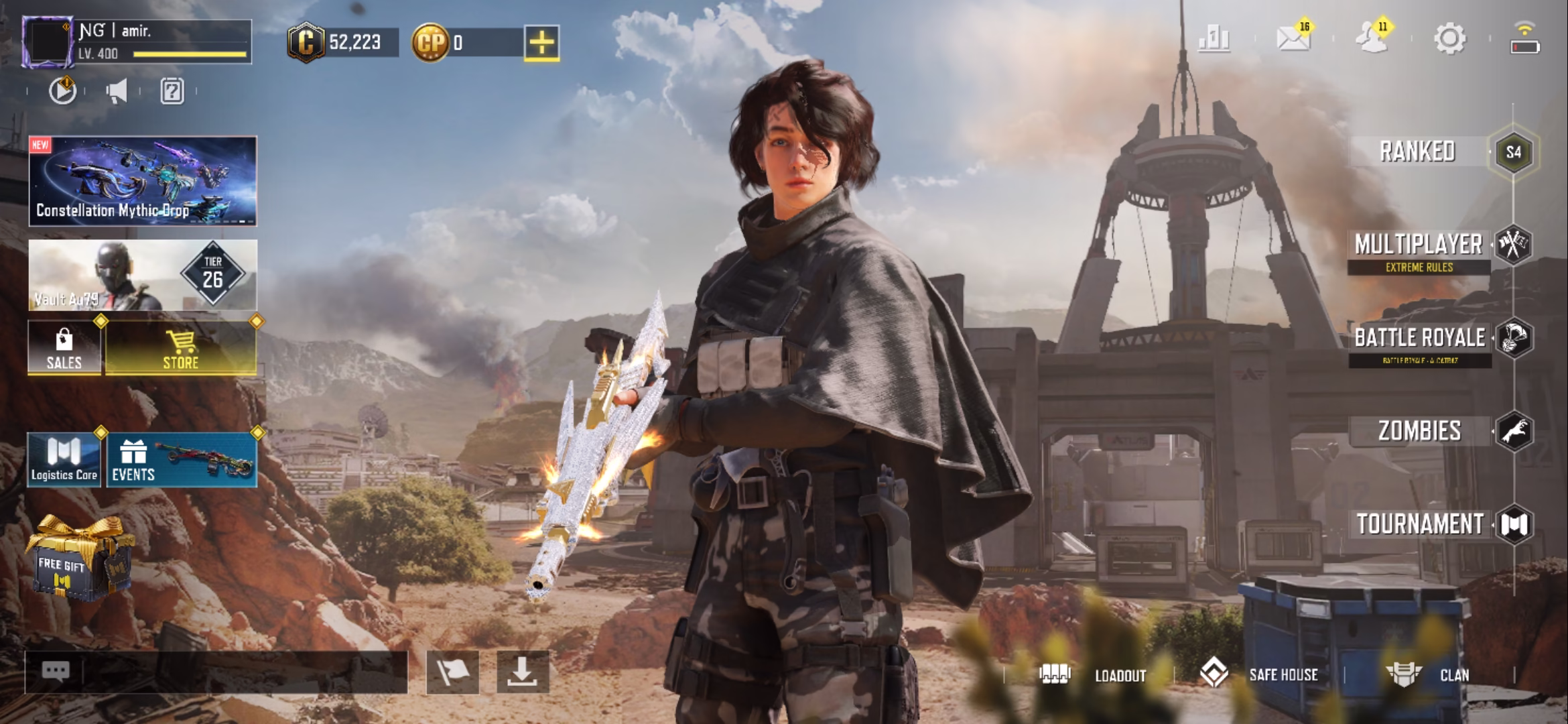Open the Events panel
1568x724 pixels.
point(182,460)
